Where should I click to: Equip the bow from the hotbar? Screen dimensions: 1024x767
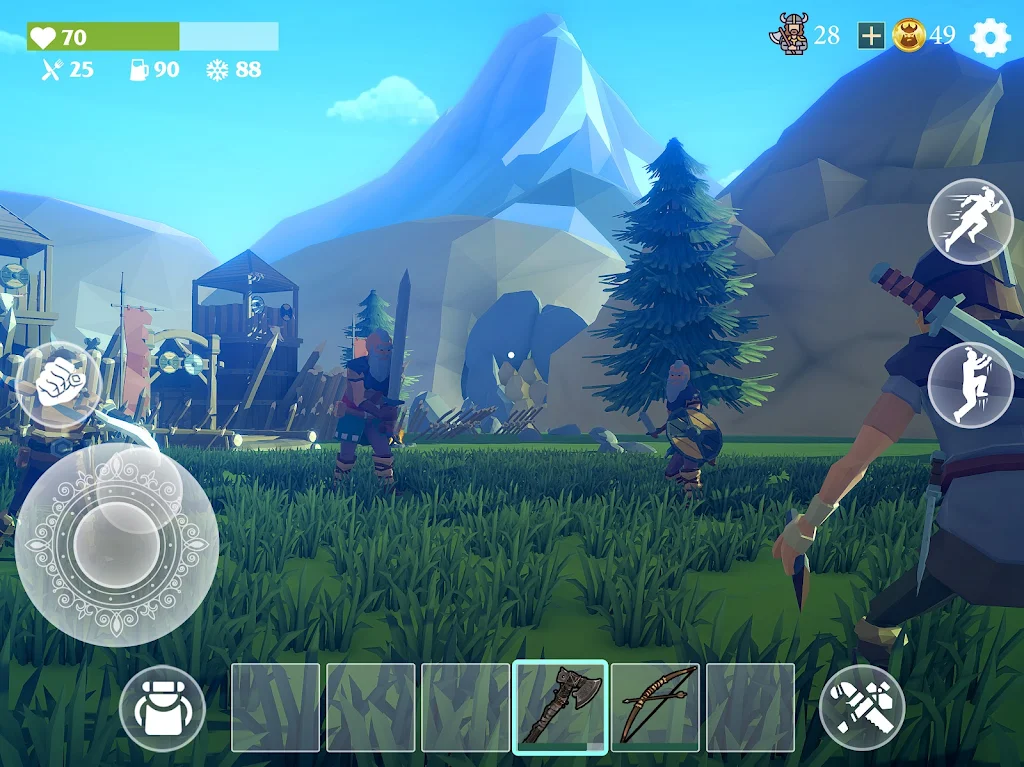(655, 707)
